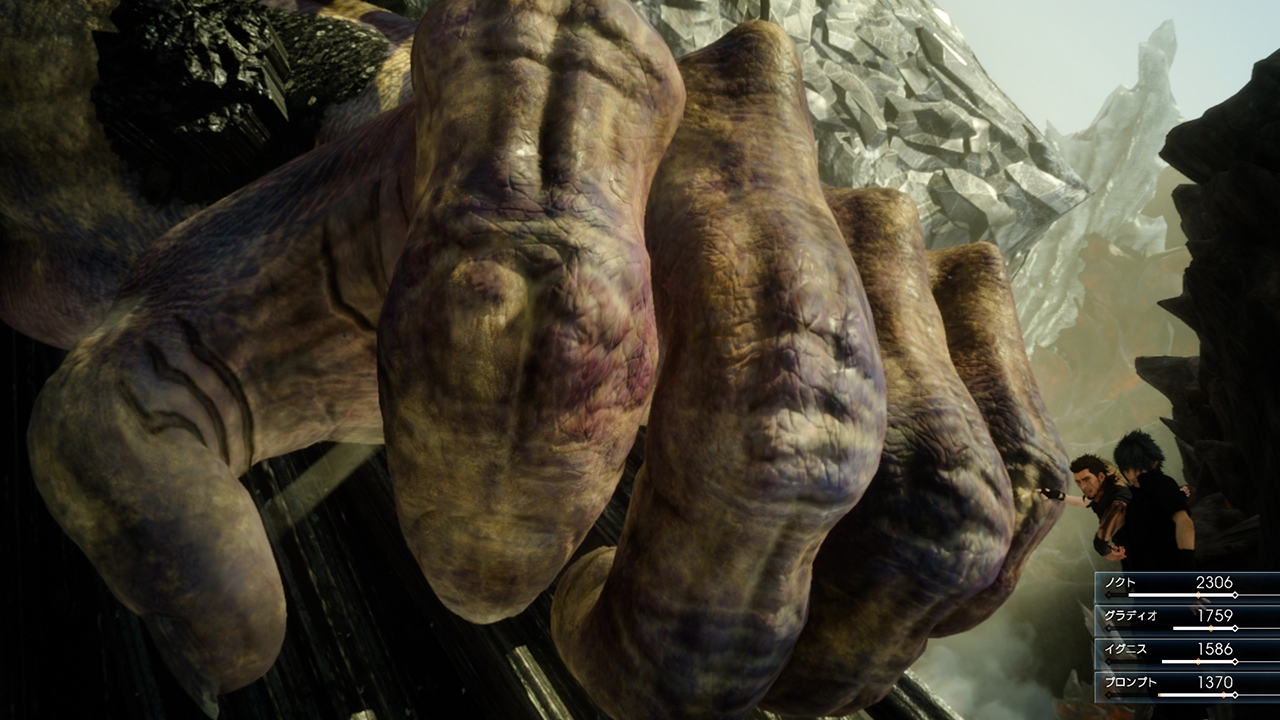The height and width of the screenshot is (720, 1280).
Task: Click the HP value 1370 for Prompto
Action: pos(1215,682)
